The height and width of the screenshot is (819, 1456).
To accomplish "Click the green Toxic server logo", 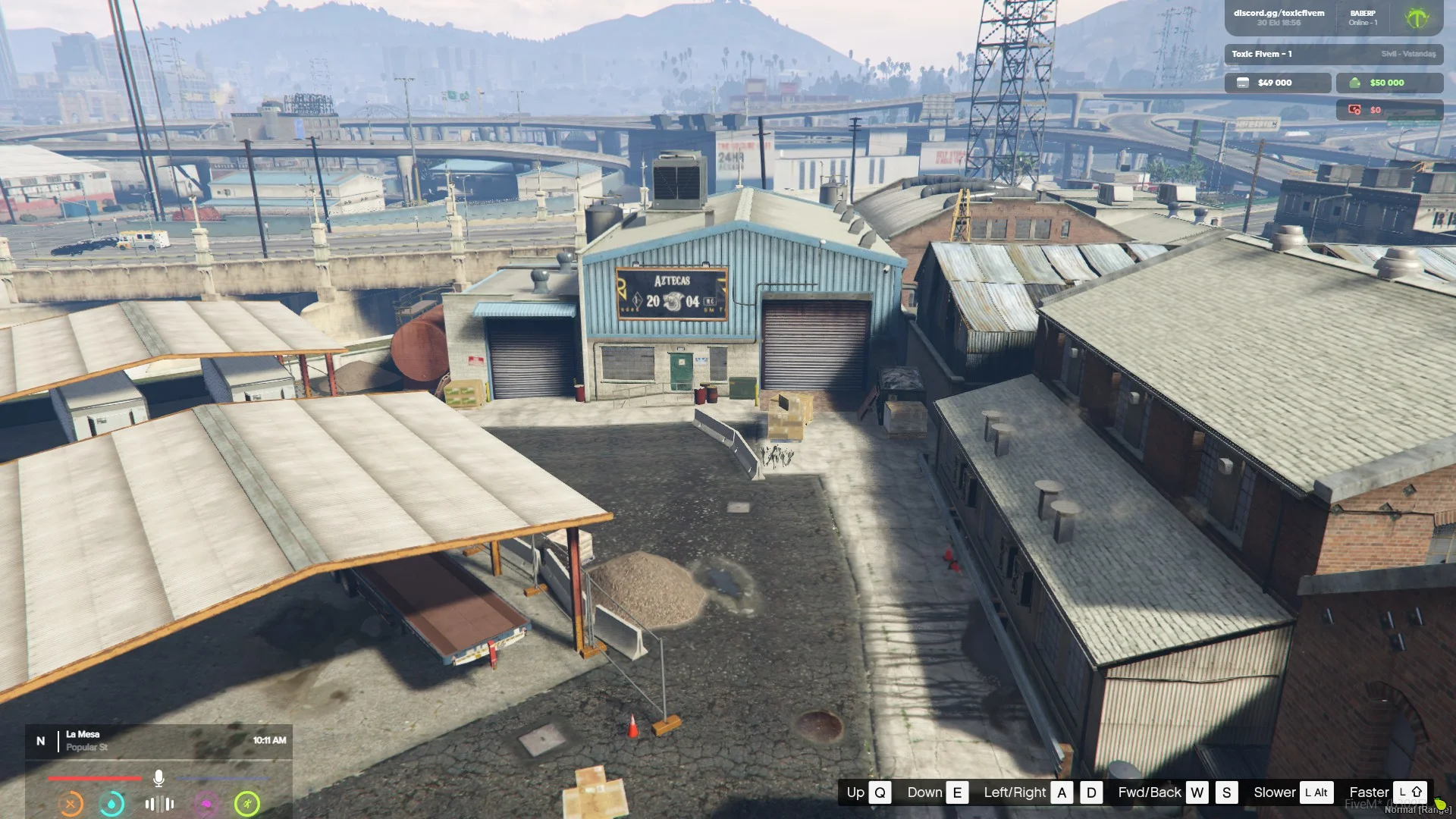I will tap(1417, 18).
